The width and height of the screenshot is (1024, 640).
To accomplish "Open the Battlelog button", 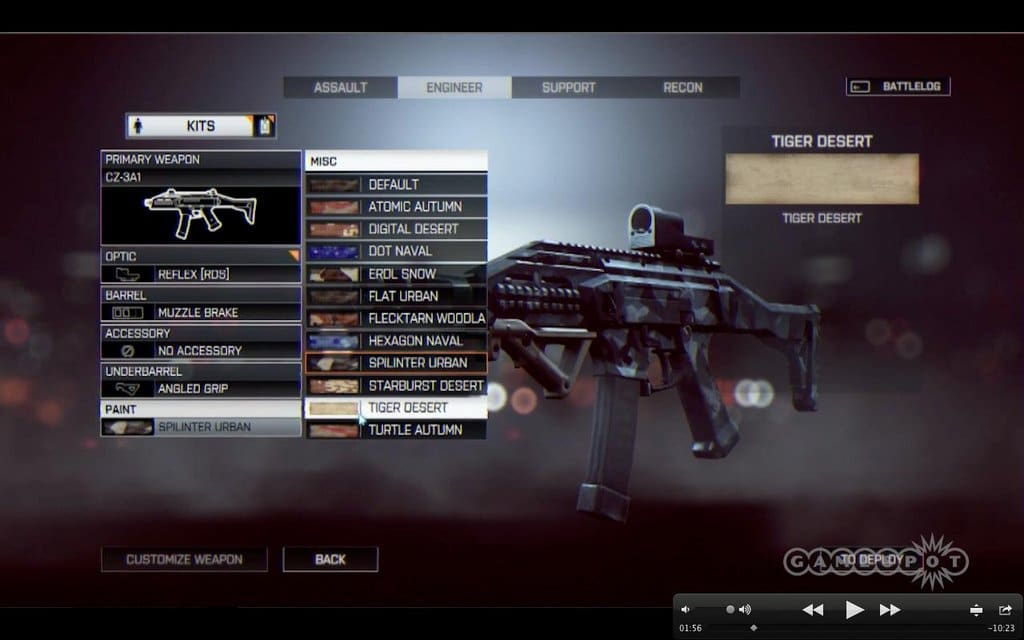I will [x=898, y=86].
